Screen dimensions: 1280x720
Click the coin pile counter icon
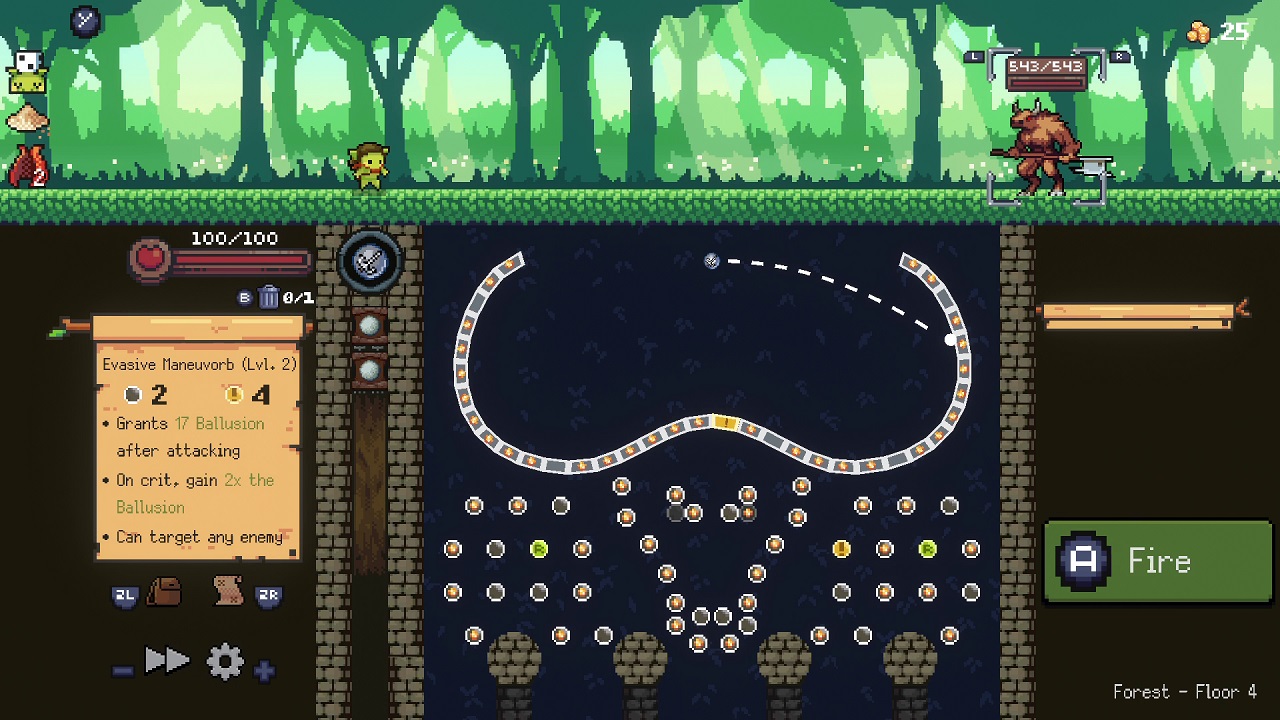coord(1197,30)
